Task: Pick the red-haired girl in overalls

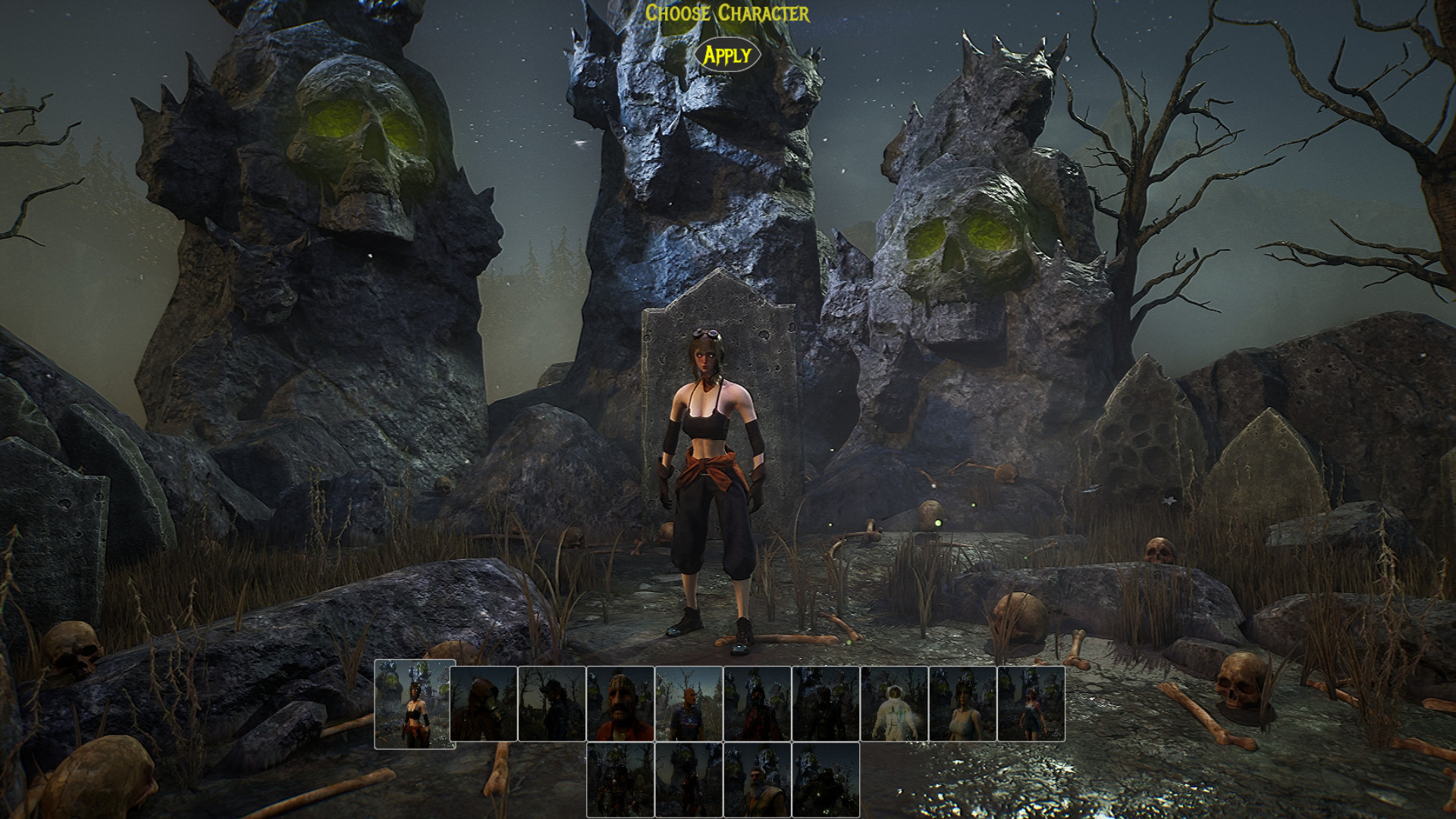Action: click(x=1031, y=704)
